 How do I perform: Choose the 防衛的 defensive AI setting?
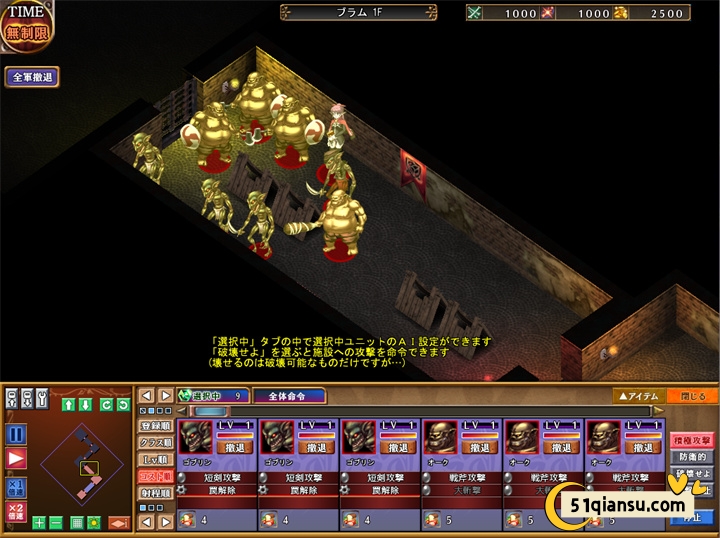[692, 455]
